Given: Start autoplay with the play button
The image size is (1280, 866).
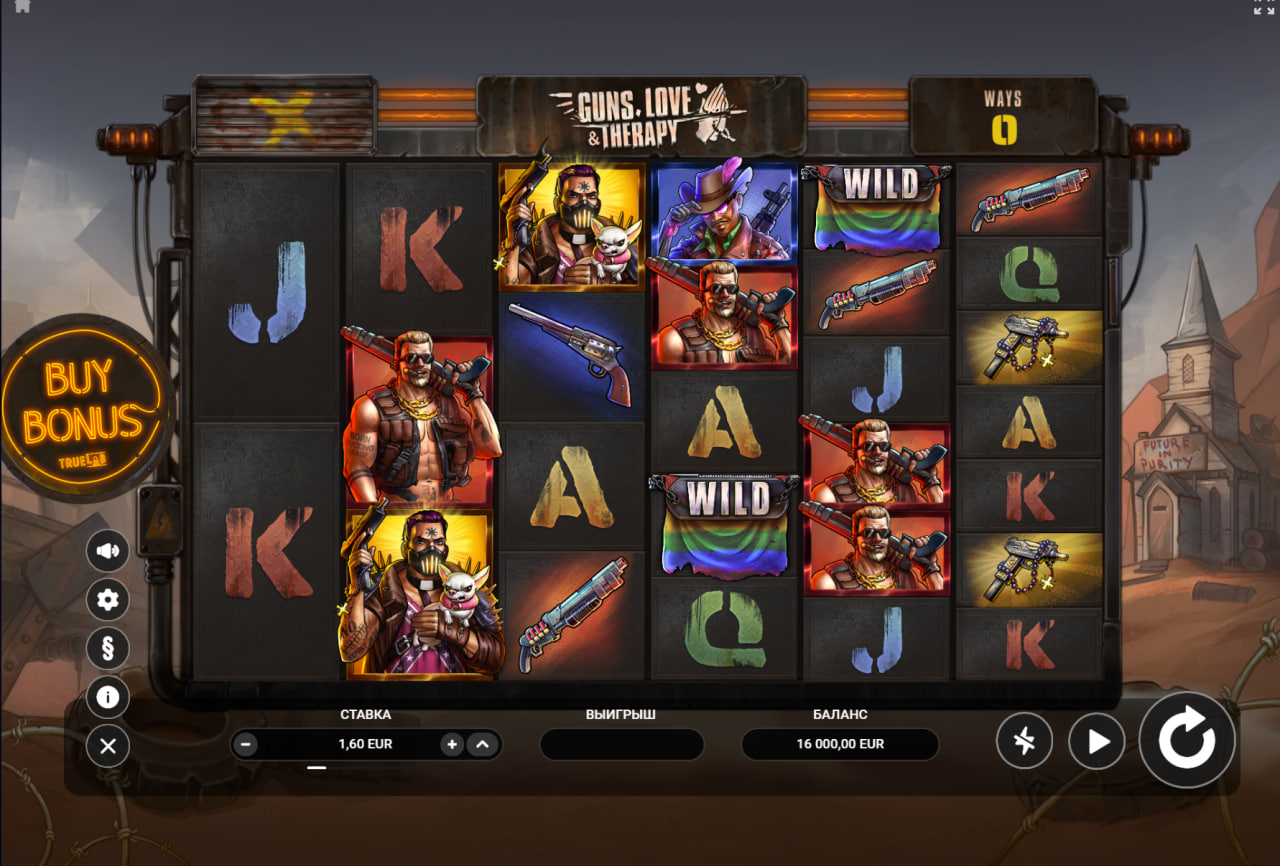Looking at the screenshot, I should [x=1097, y=741].
